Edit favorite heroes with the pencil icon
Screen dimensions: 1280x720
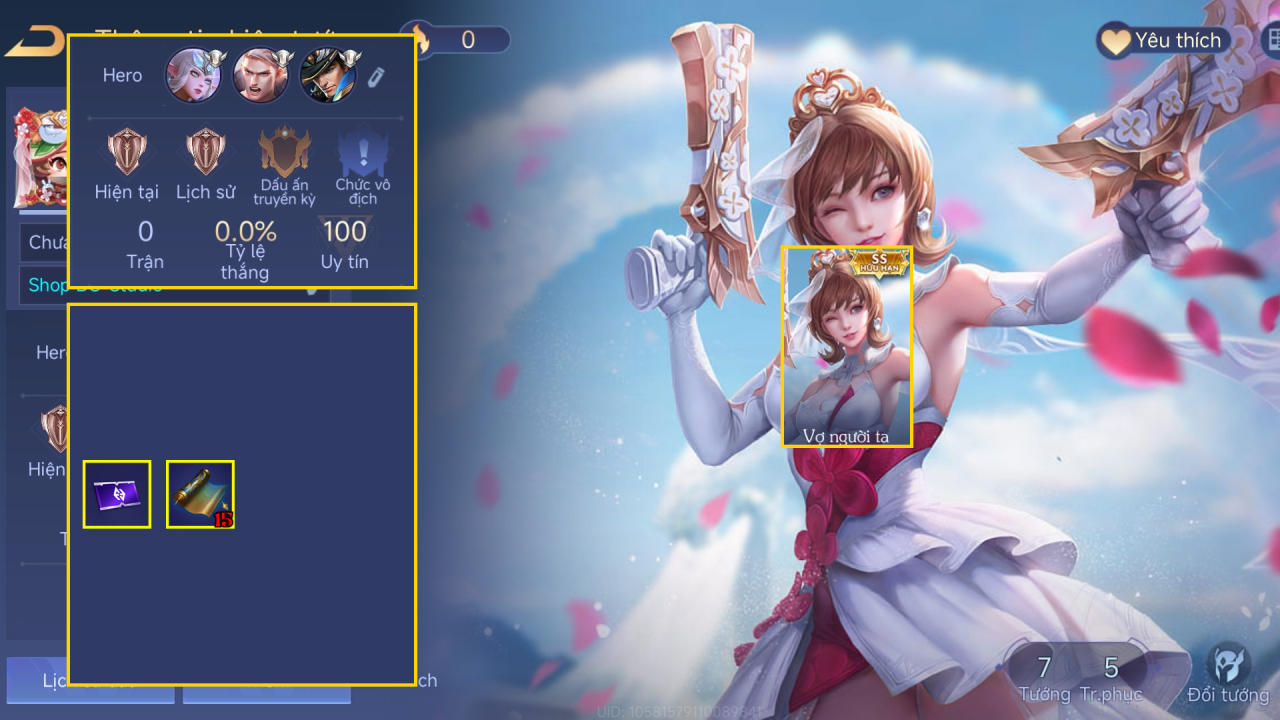click(376, 77)
